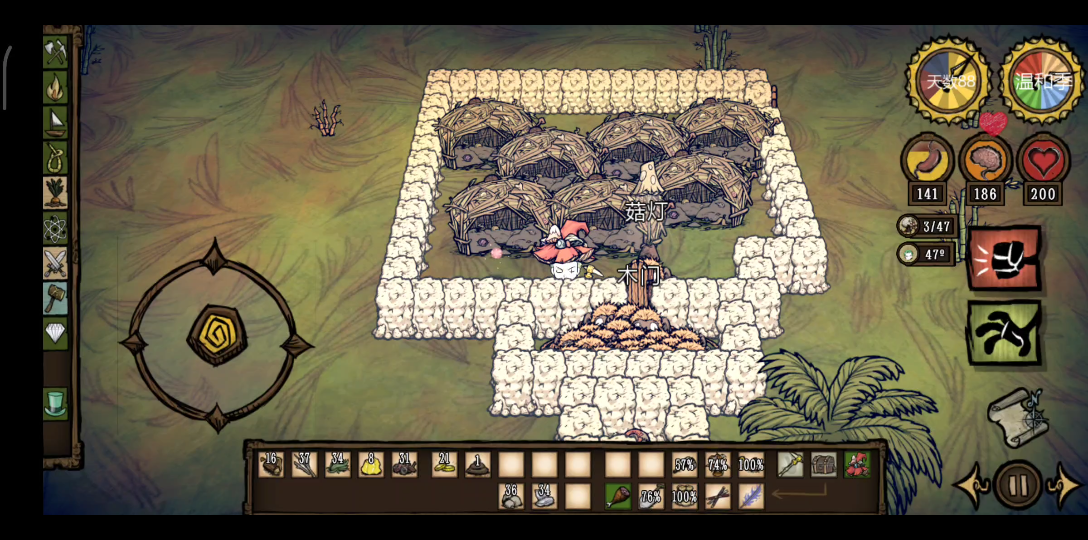Select the stack of 16 logs
This screenshot has height=540, width=1088.
271,464
